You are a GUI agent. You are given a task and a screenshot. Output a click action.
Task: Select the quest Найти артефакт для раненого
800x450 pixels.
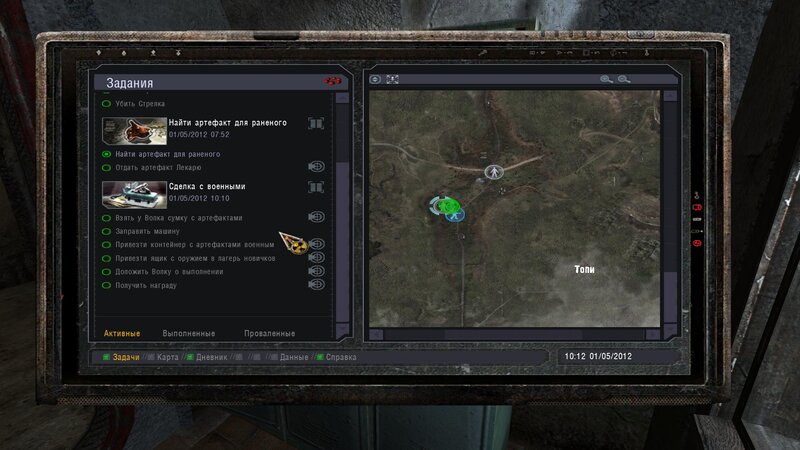coord(227,123)
